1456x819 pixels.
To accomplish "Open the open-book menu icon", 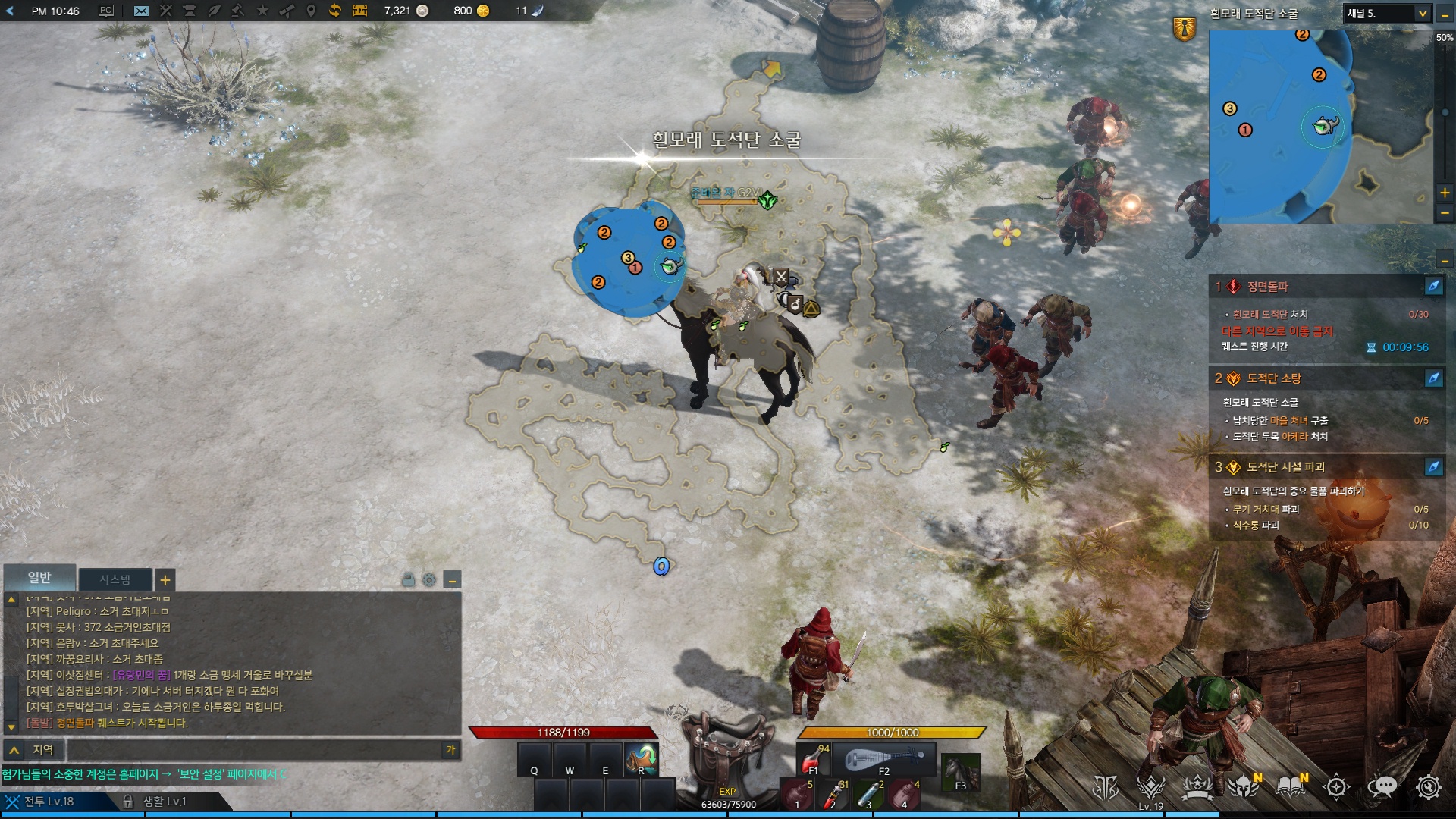I will (1290, 787).
